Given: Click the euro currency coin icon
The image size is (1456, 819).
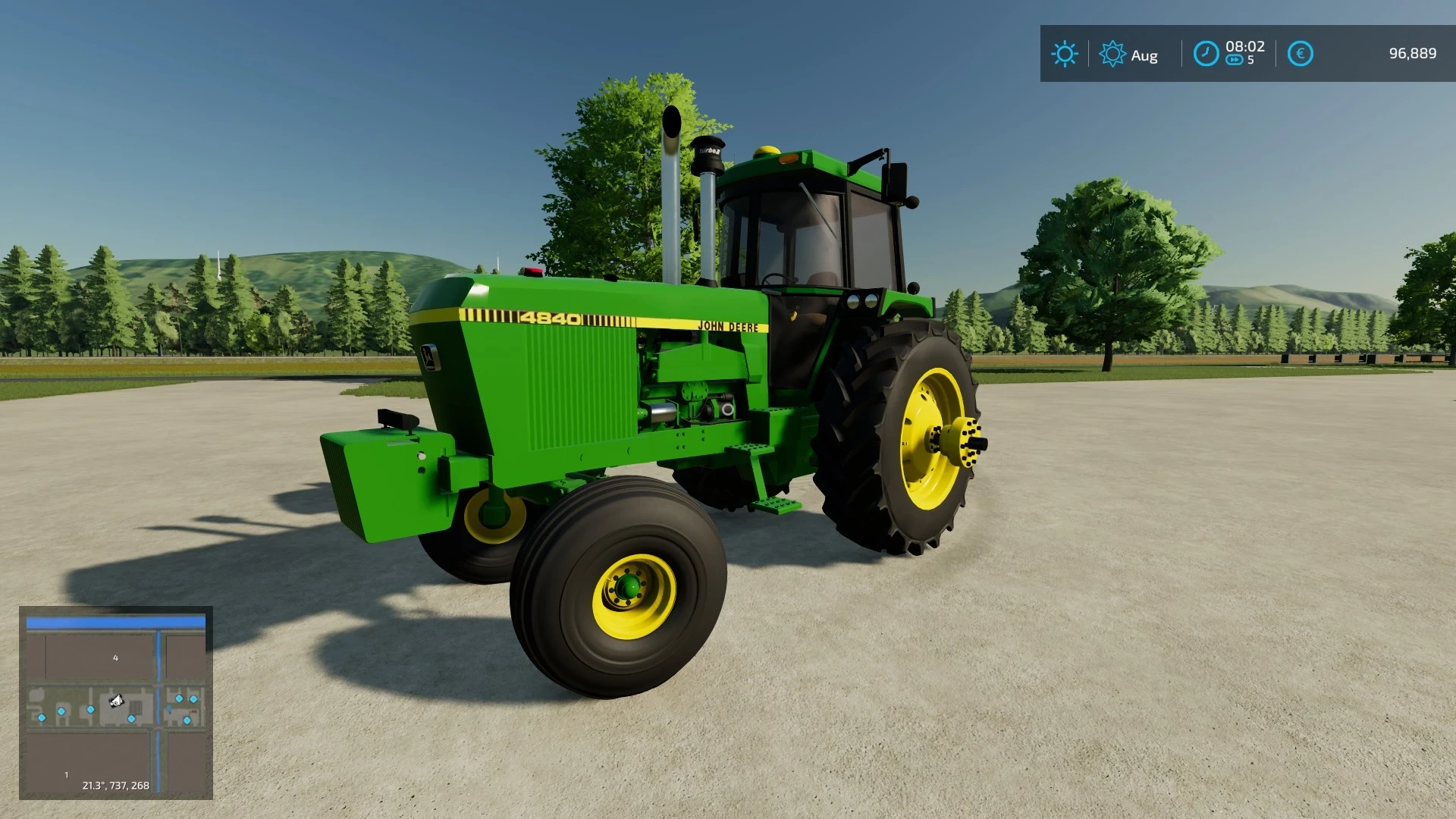Looking at the screenshot, I should tap(1301, 53).
